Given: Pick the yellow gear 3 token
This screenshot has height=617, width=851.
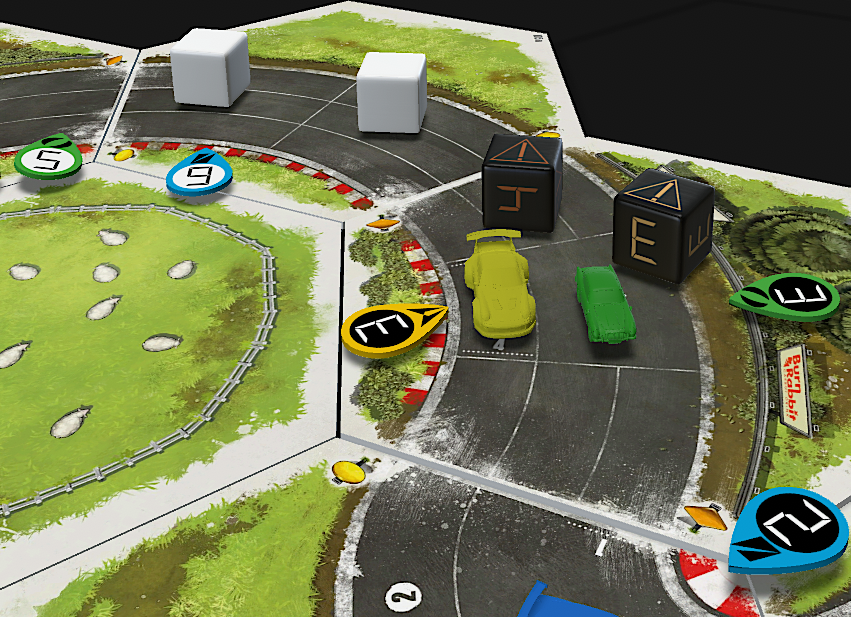Looking at the screenshot, I should [389, 329].
